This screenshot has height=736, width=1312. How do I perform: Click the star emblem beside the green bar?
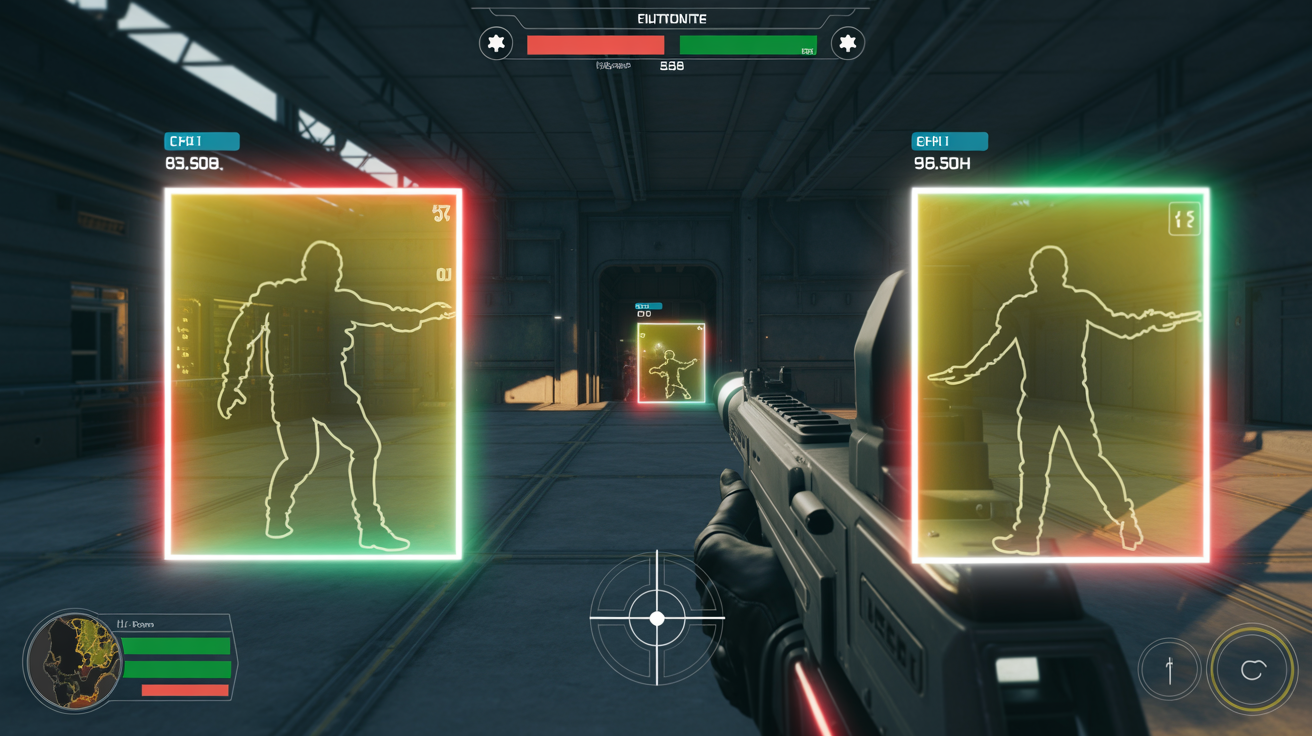[x=847, y=43]
